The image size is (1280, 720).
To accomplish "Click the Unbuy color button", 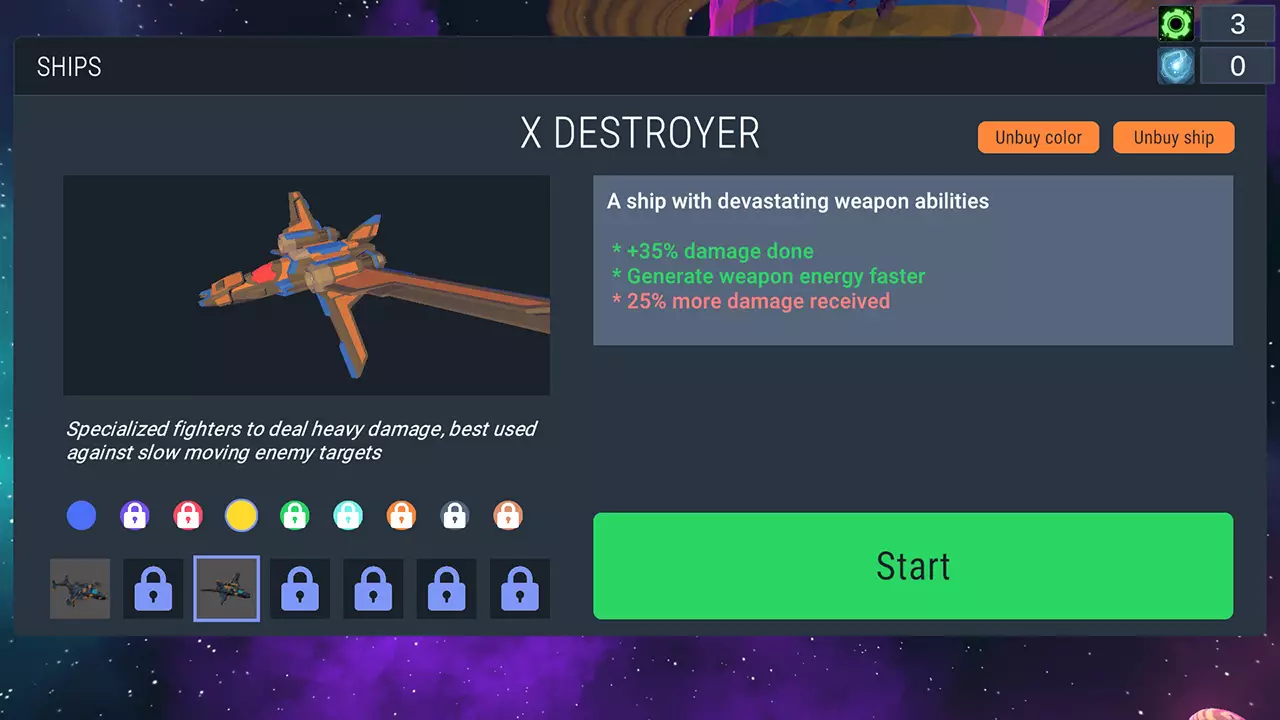I will [x=1038, y=137].
